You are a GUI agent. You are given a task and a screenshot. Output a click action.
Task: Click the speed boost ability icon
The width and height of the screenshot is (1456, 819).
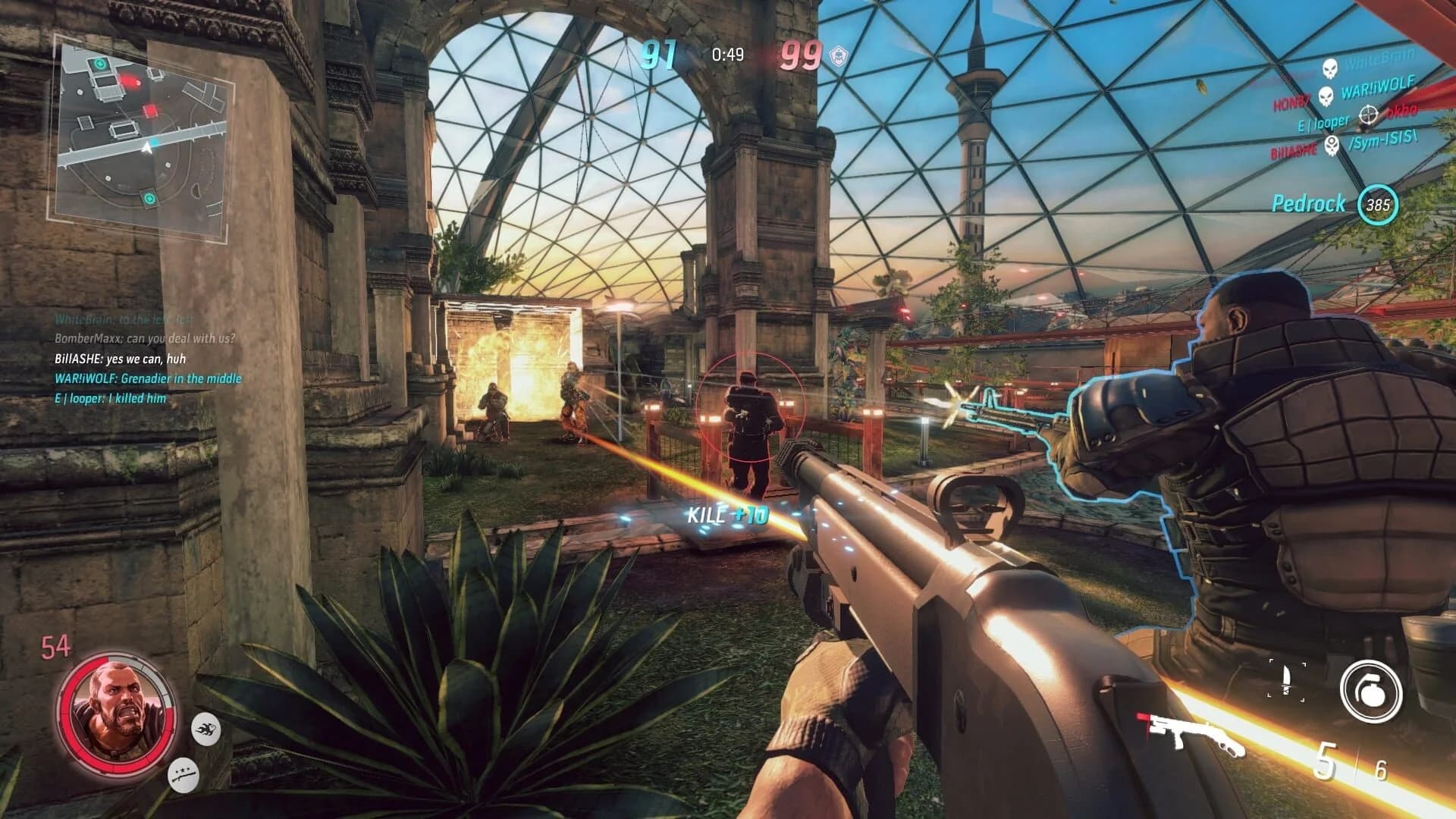pyautogui.click(x=207, y=730)
